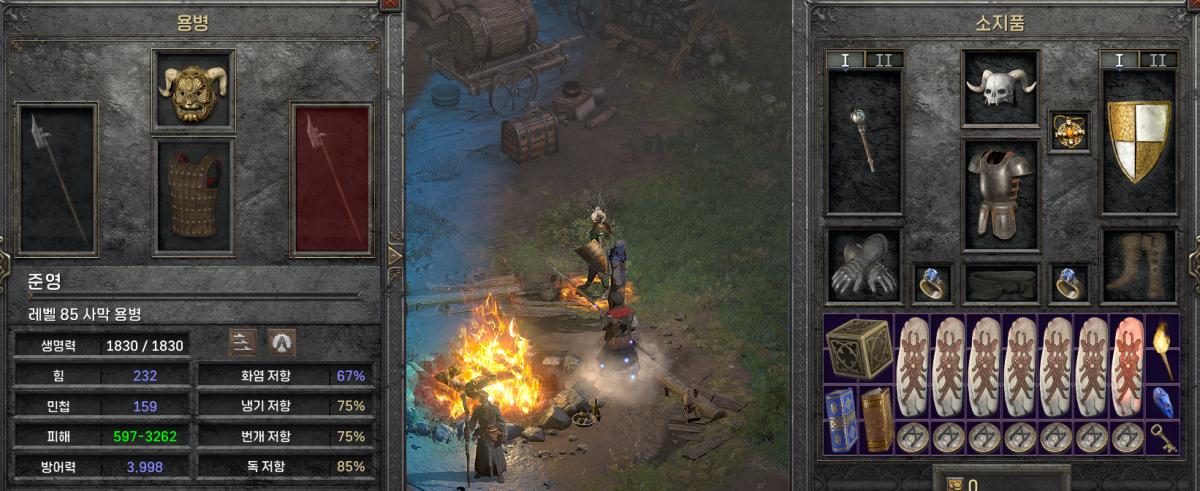
Task: Select the white and gold shield
Action: coord(1139,142)
